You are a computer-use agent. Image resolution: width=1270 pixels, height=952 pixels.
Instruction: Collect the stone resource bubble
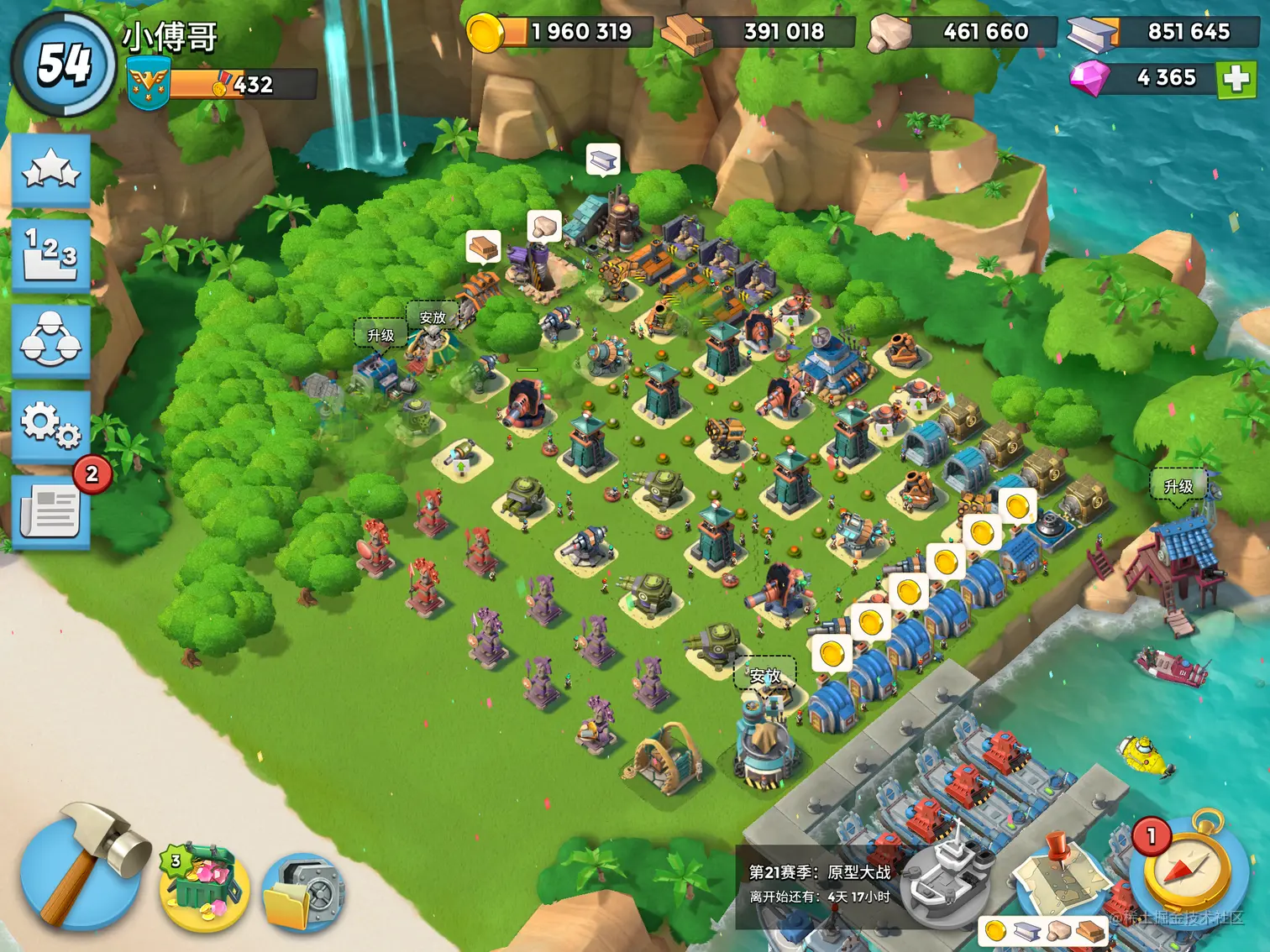544,228
